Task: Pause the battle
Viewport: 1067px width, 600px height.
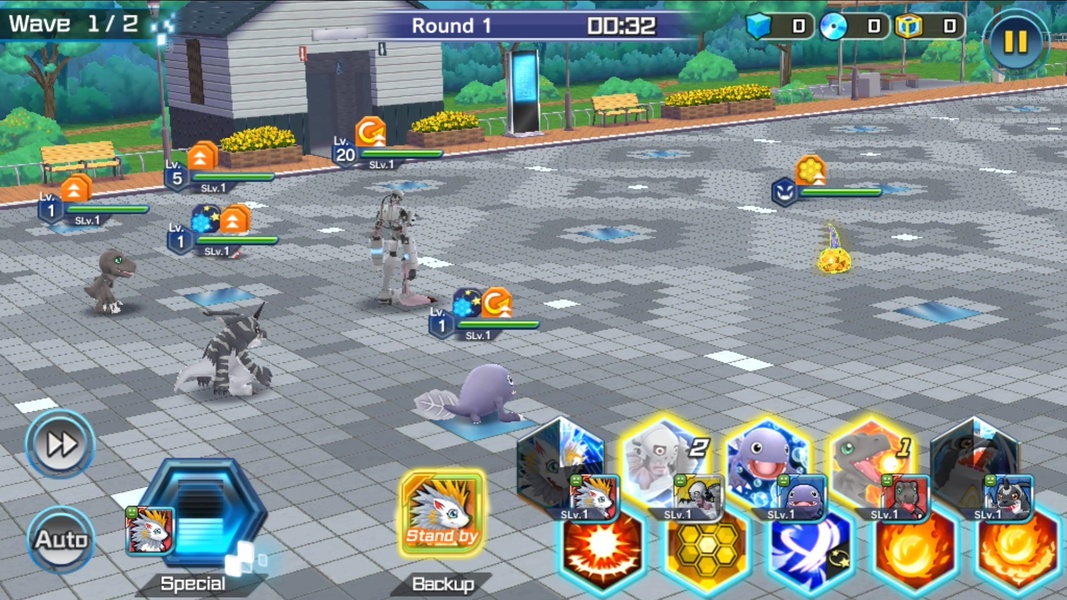Action: [x=1015, y=41]
